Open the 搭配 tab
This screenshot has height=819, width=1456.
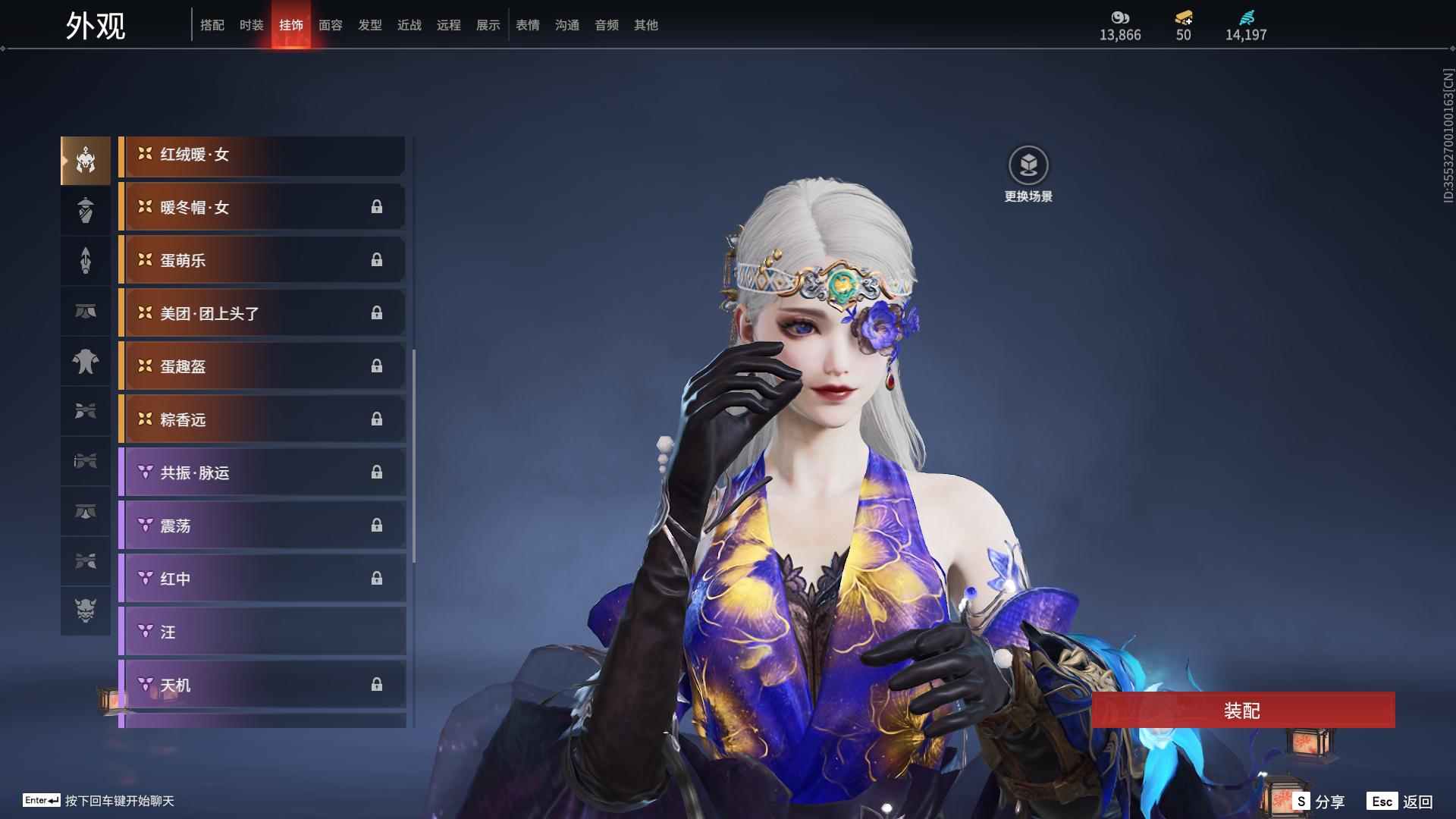coord(212,25)
